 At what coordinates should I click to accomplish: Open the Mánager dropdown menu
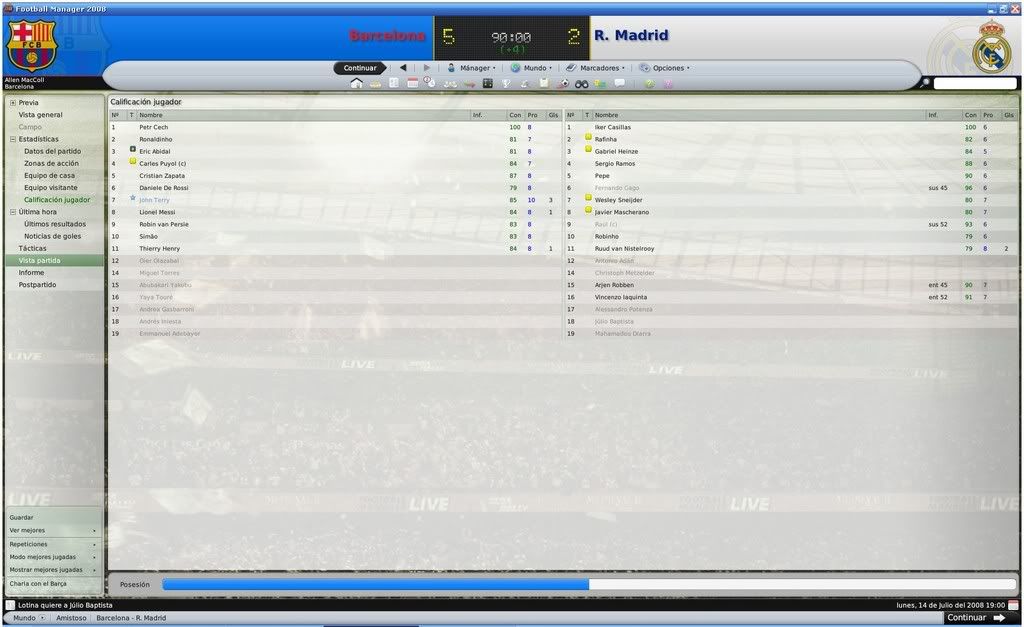point(471,68)
